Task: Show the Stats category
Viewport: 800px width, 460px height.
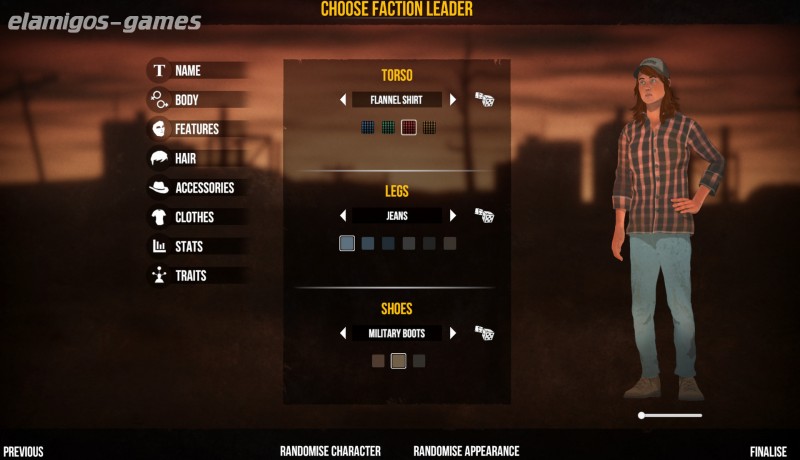Action: [x=189, y=246]
